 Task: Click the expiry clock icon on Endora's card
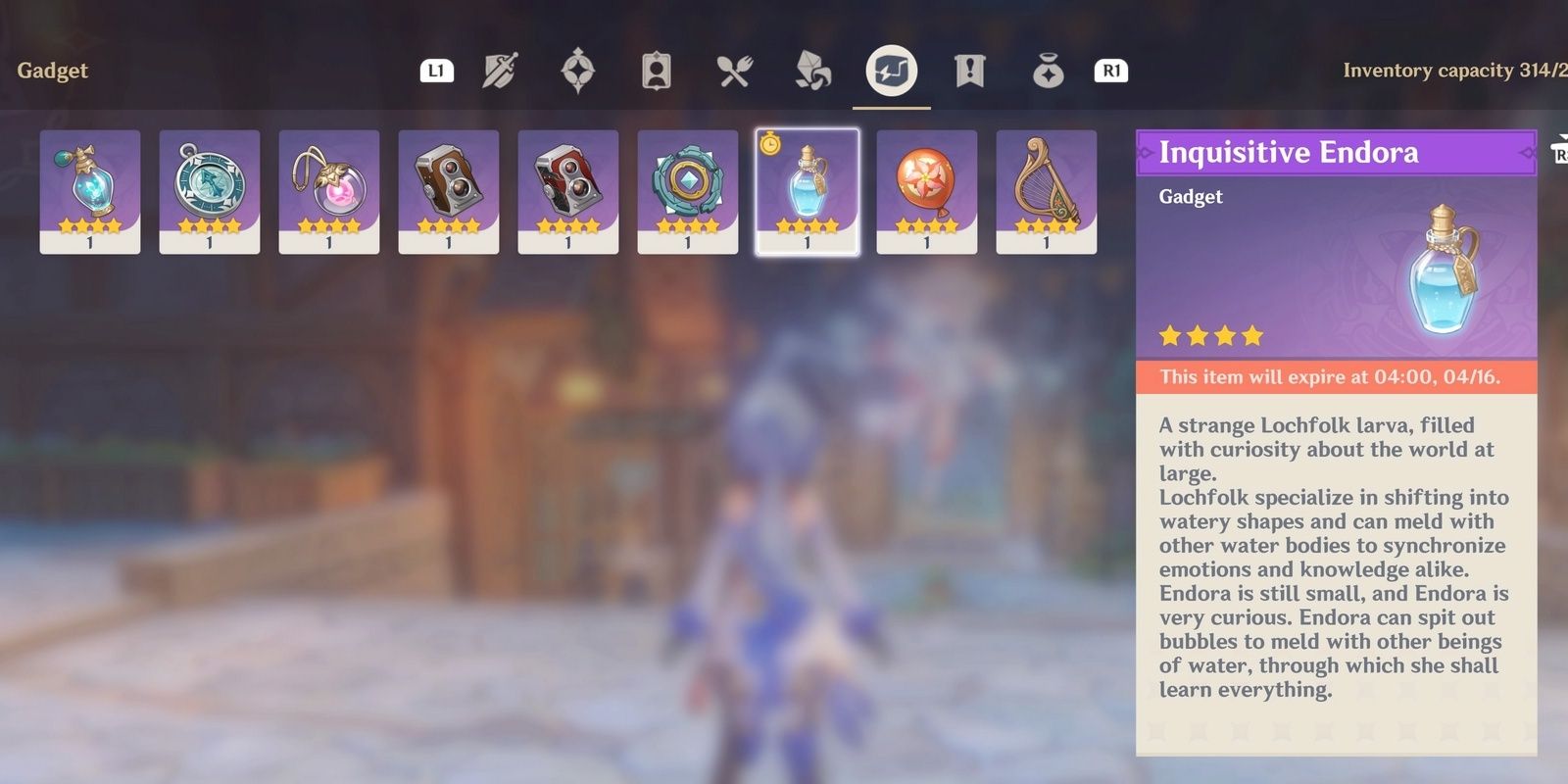[x=772, y=145]
